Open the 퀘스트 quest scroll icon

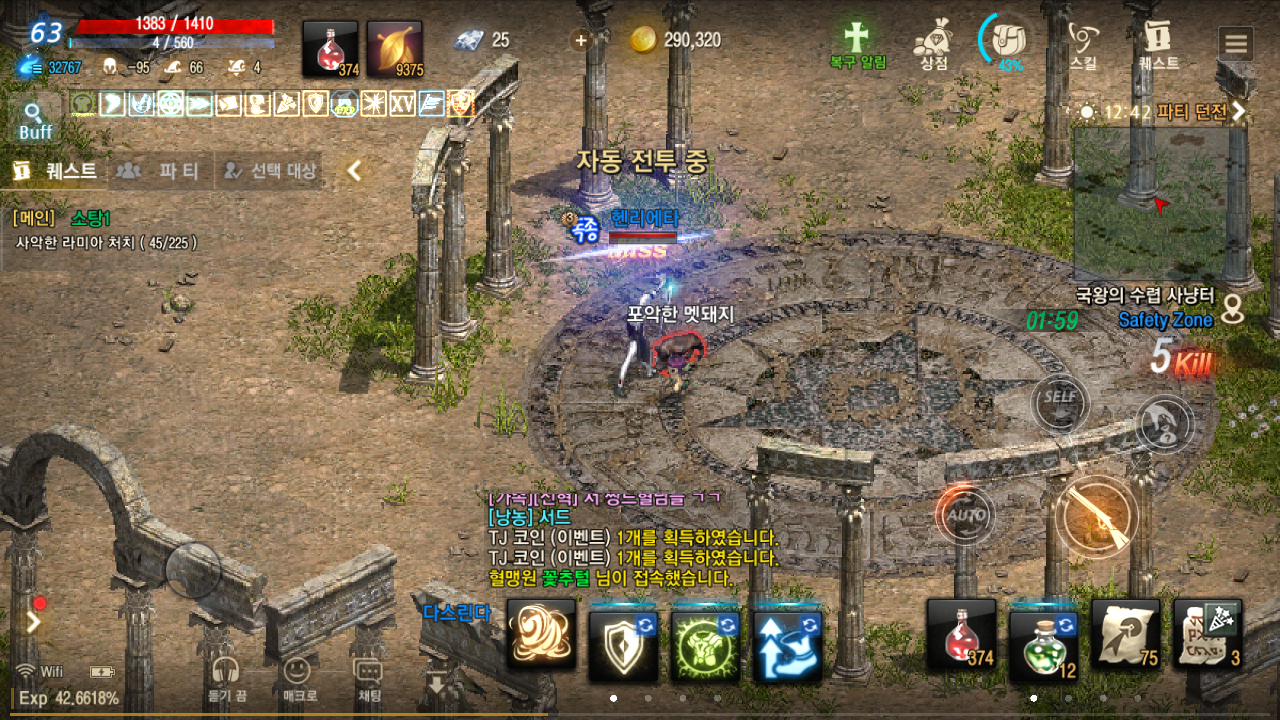[1158, 44]
